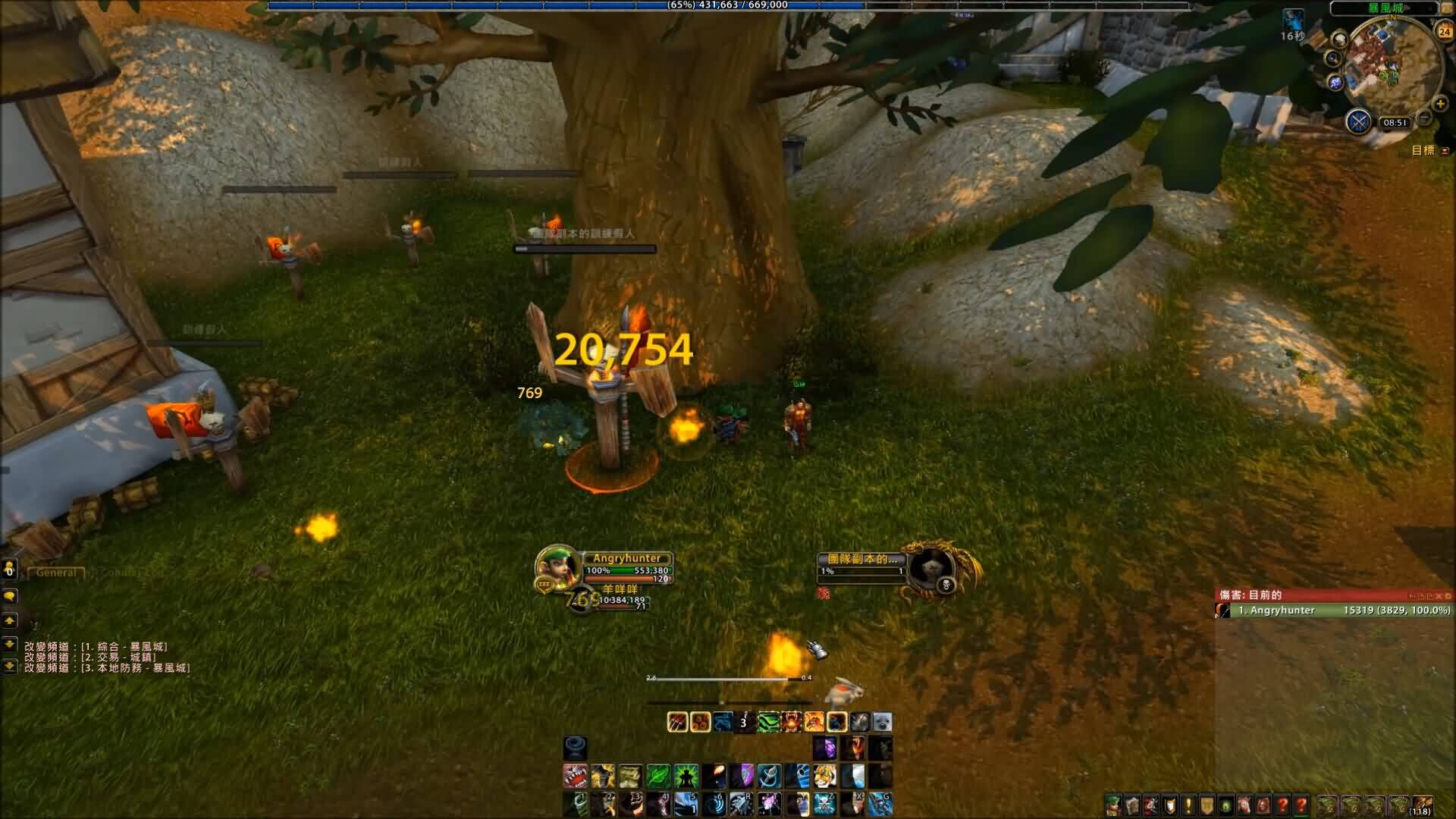This screenshot has width=1456, height=819.
Task: Click the white seal pet bar icon
Action: click(882, 722)
